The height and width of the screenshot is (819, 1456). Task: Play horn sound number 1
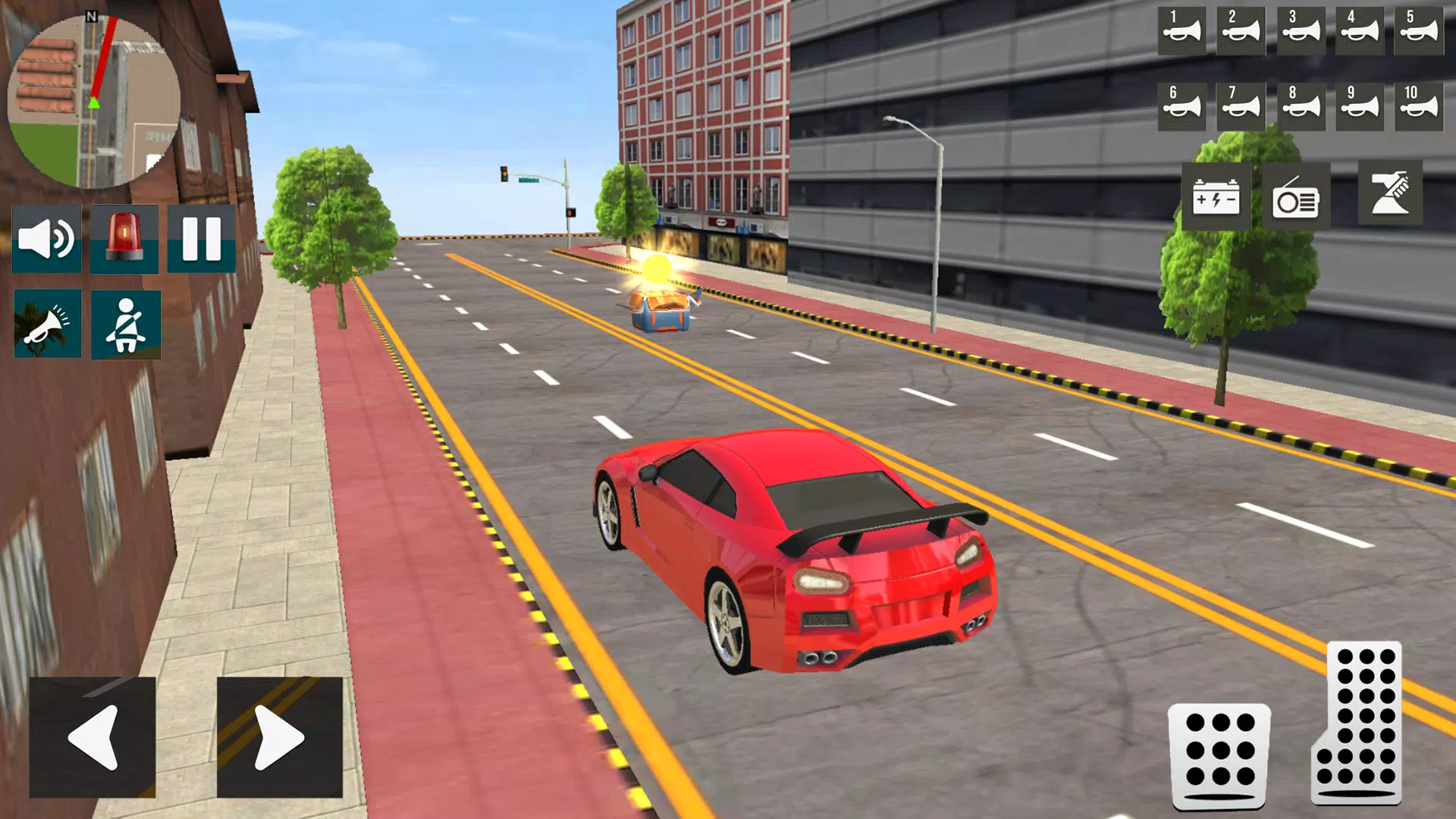tap(1181, 32)
